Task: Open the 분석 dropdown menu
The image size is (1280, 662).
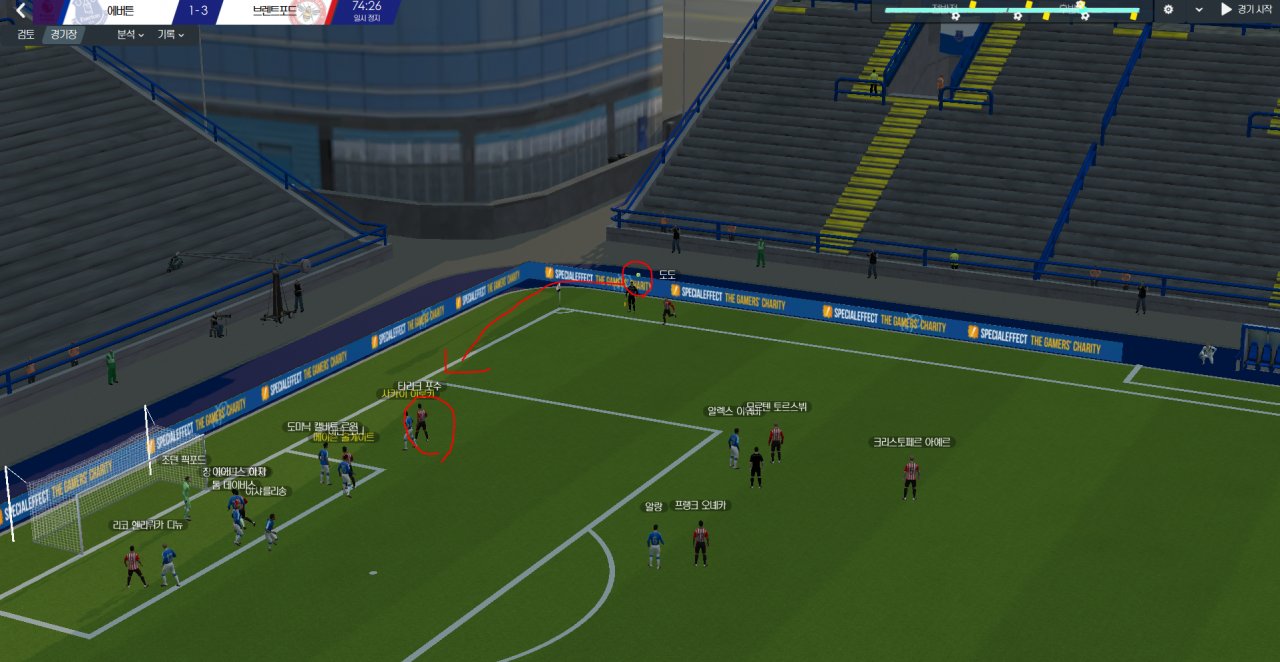Action: click(130, 34)
